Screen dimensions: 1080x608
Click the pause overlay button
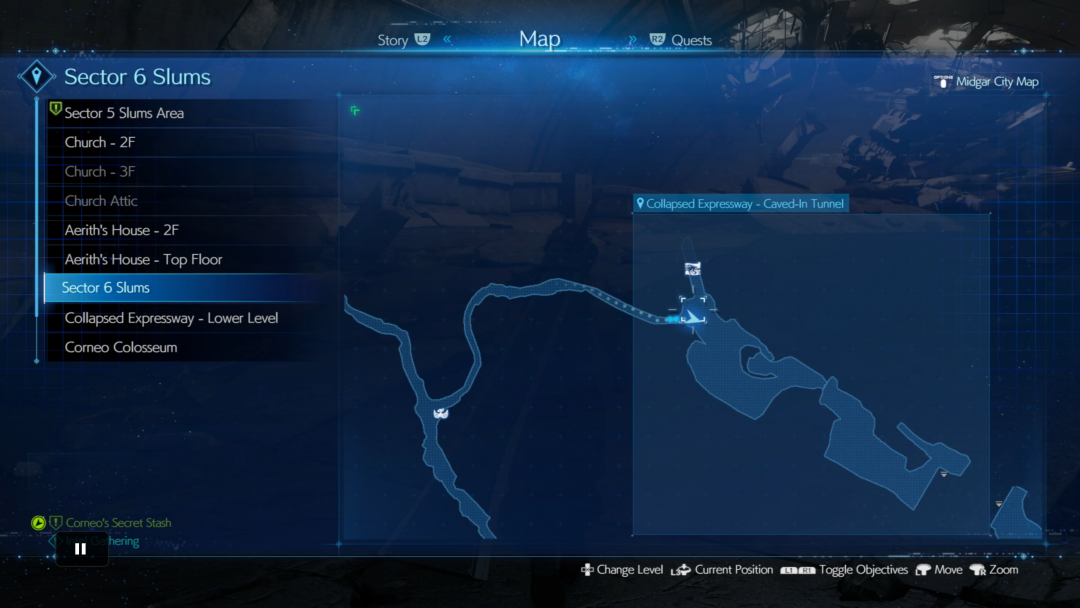click(x=80, y=548)
